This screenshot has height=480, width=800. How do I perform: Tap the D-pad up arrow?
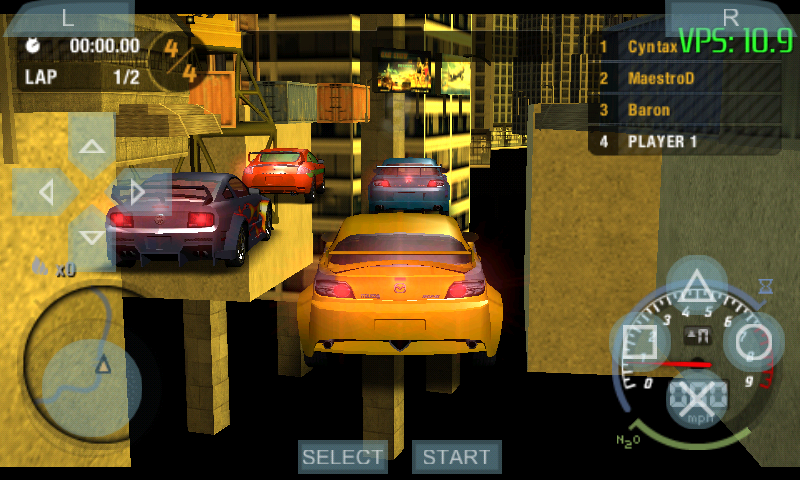tap(92, 146)
